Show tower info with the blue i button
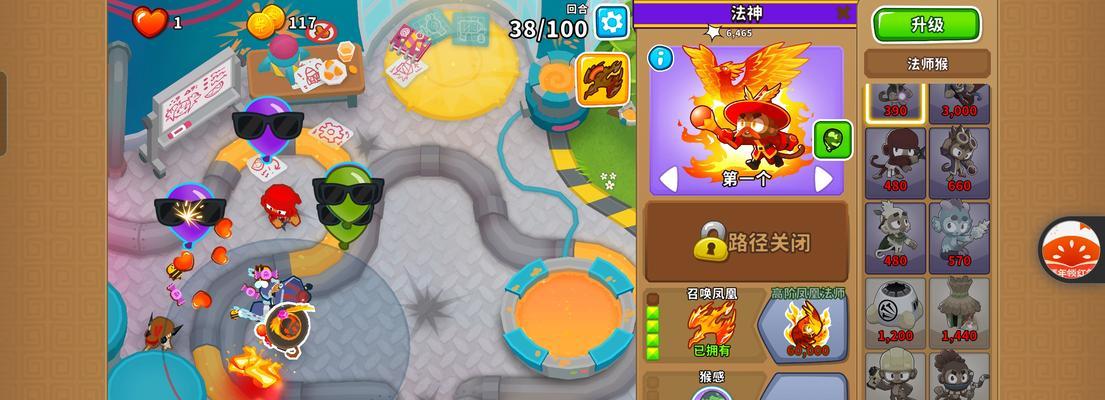Image resolution: width=1105 pixels, height=400 pixels. tap(660, 58)
